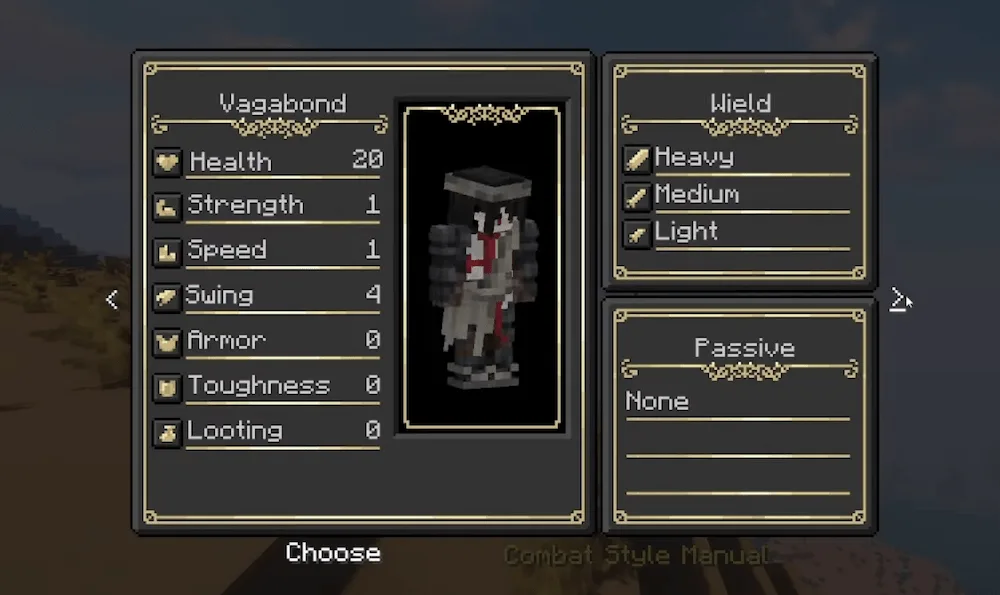The height and width of the screenshot is (595, 1000).
Task: Select the Medium wield icon
Action: coord(637,196)
